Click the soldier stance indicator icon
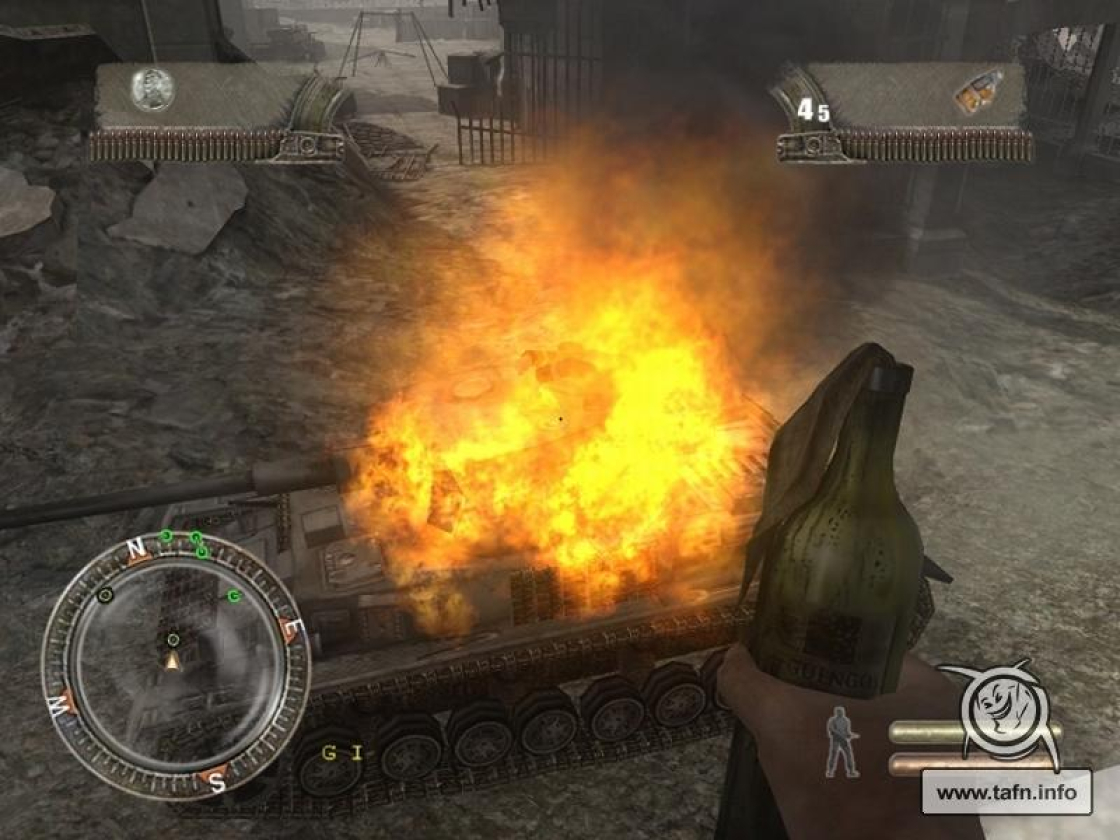The width and height of the screenshot is (1120, 840). tap(842, 741)
